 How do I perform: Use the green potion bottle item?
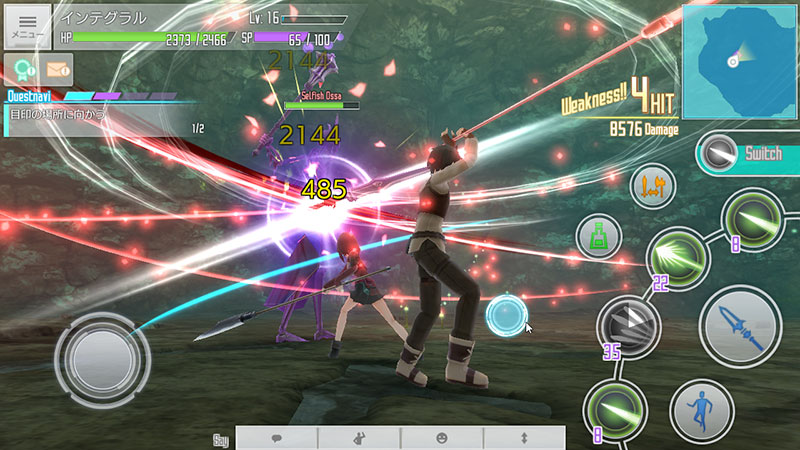599,238
